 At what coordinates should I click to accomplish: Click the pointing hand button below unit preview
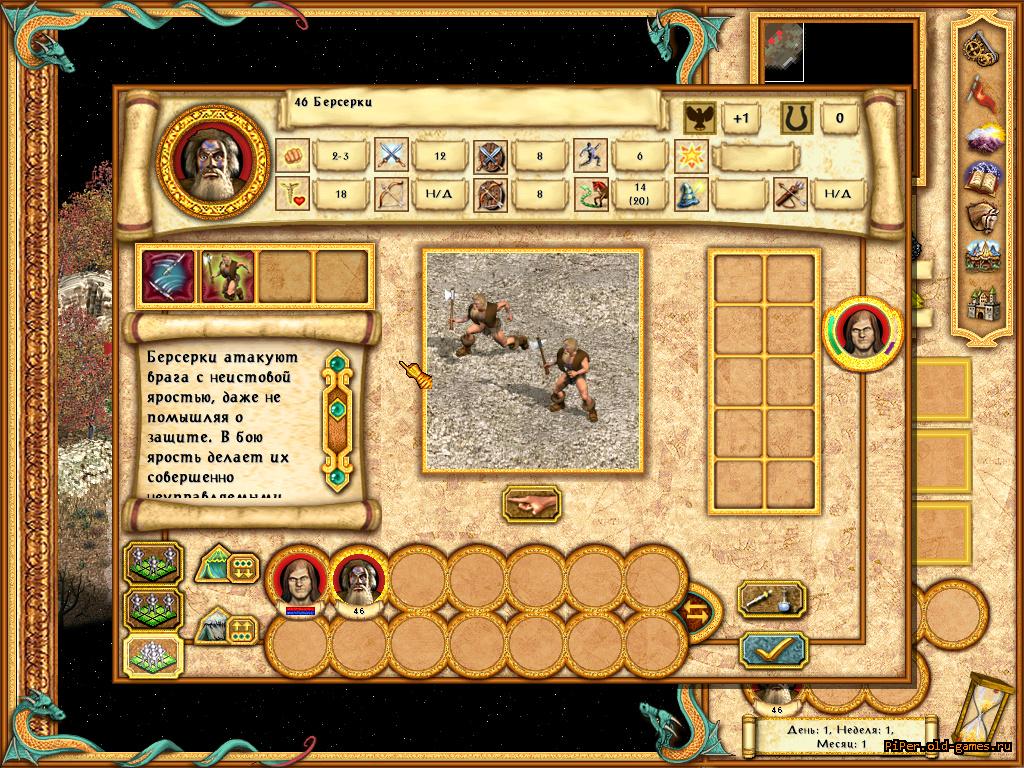click(531, 504)
